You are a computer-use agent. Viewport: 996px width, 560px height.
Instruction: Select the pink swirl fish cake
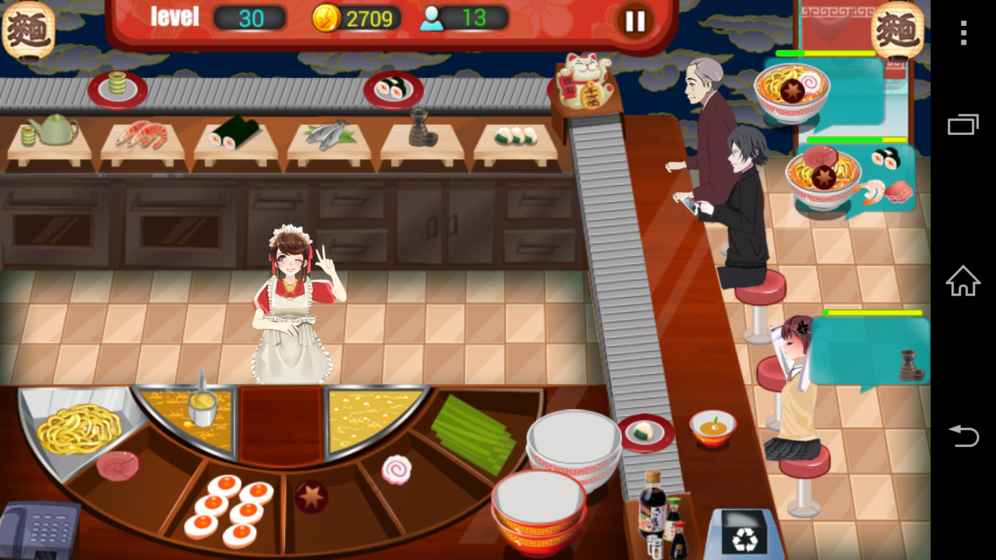coord(396,468)
